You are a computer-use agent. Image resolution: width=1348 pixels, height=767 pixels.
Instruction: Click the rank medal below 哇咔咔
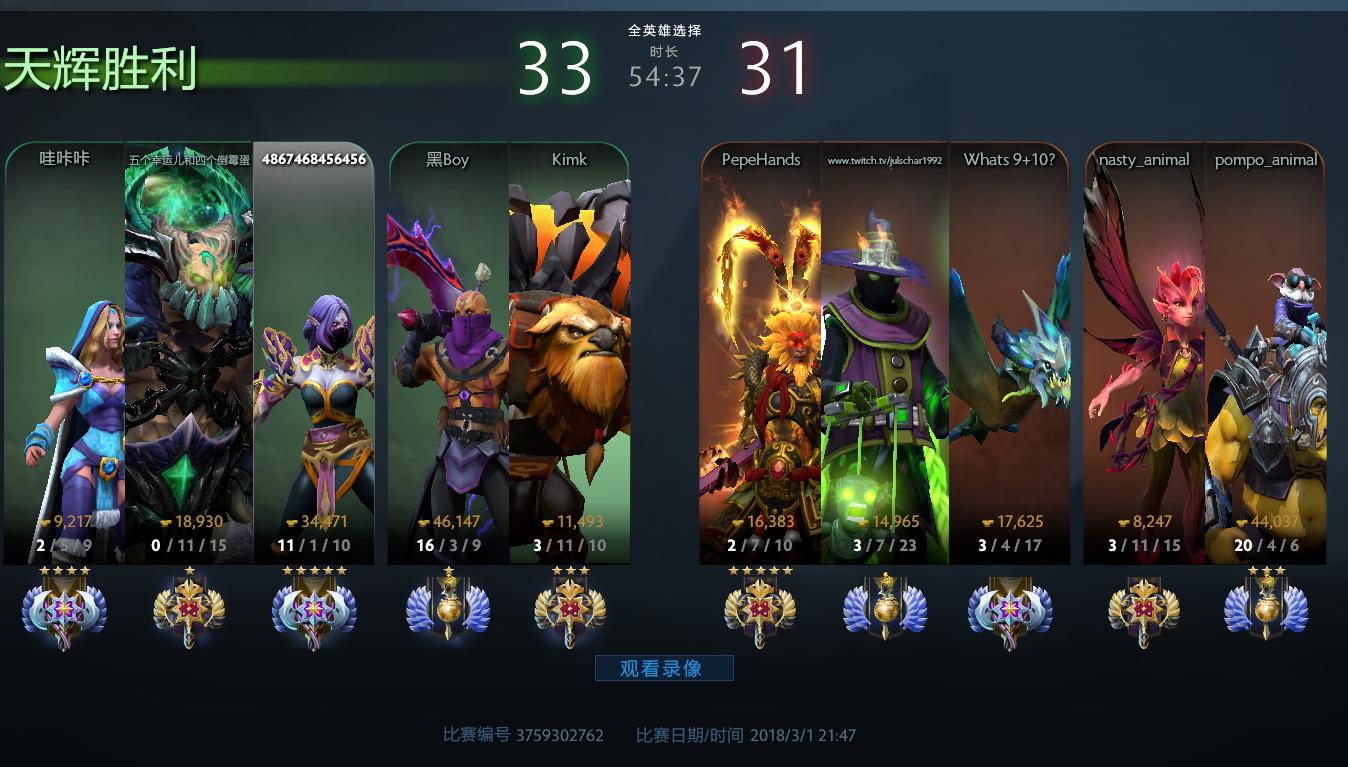point(64,609)
